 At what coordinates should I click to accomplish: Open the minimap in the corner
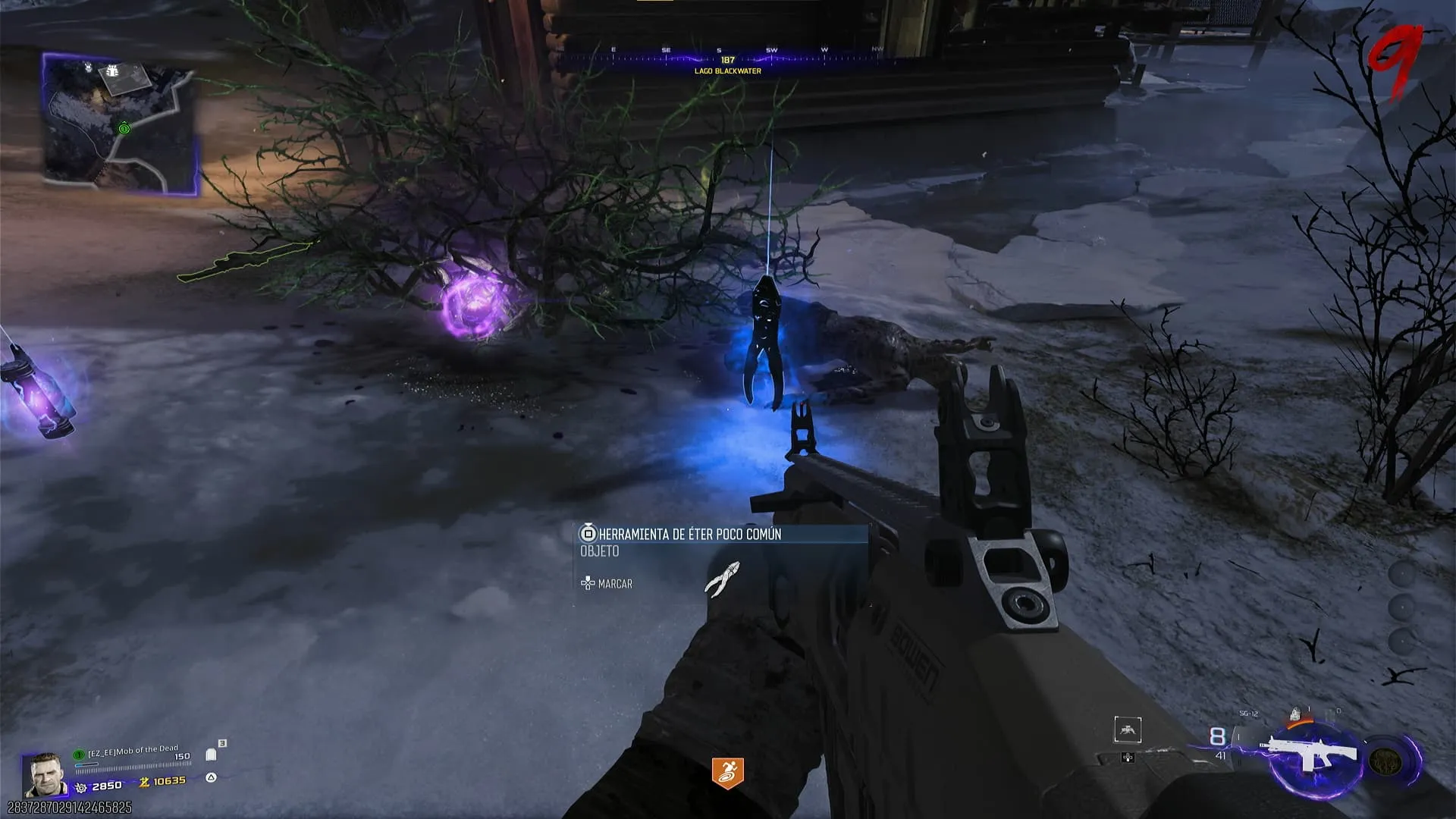click(121, 125)
